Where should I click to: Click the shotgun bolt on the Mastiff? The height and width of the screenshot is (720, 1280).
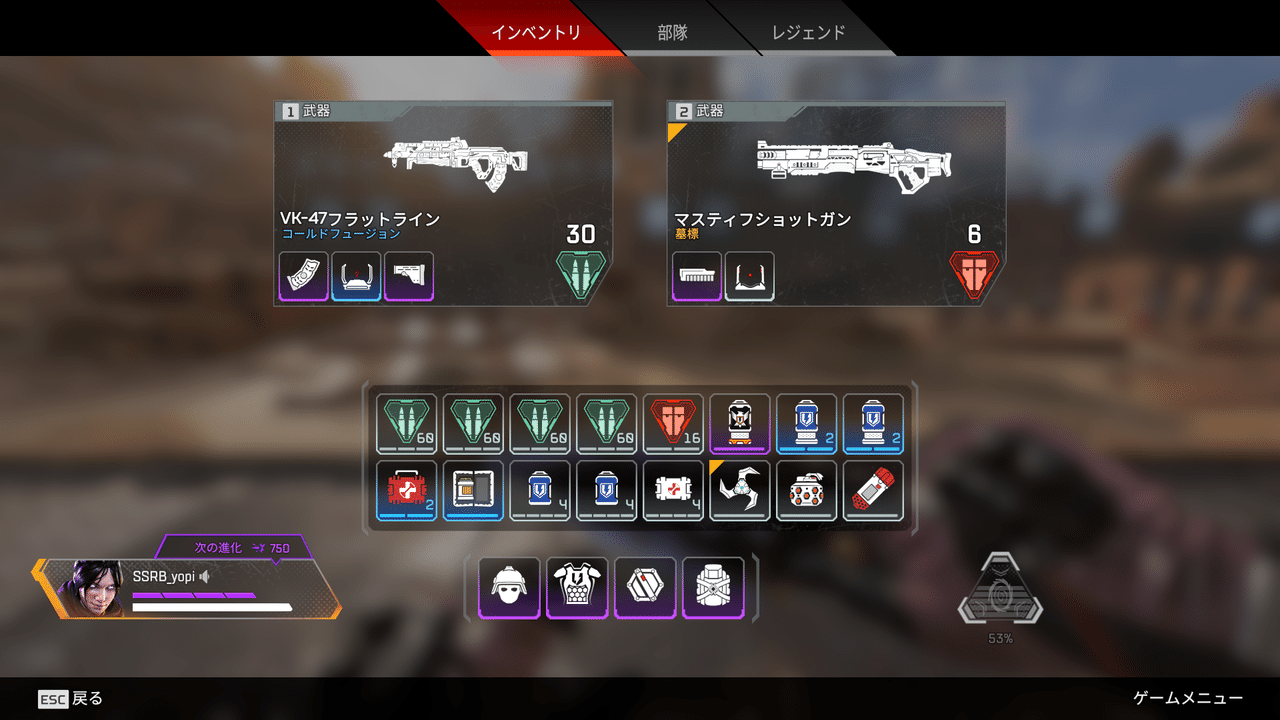pyautogui.click(x=696, y=277)
